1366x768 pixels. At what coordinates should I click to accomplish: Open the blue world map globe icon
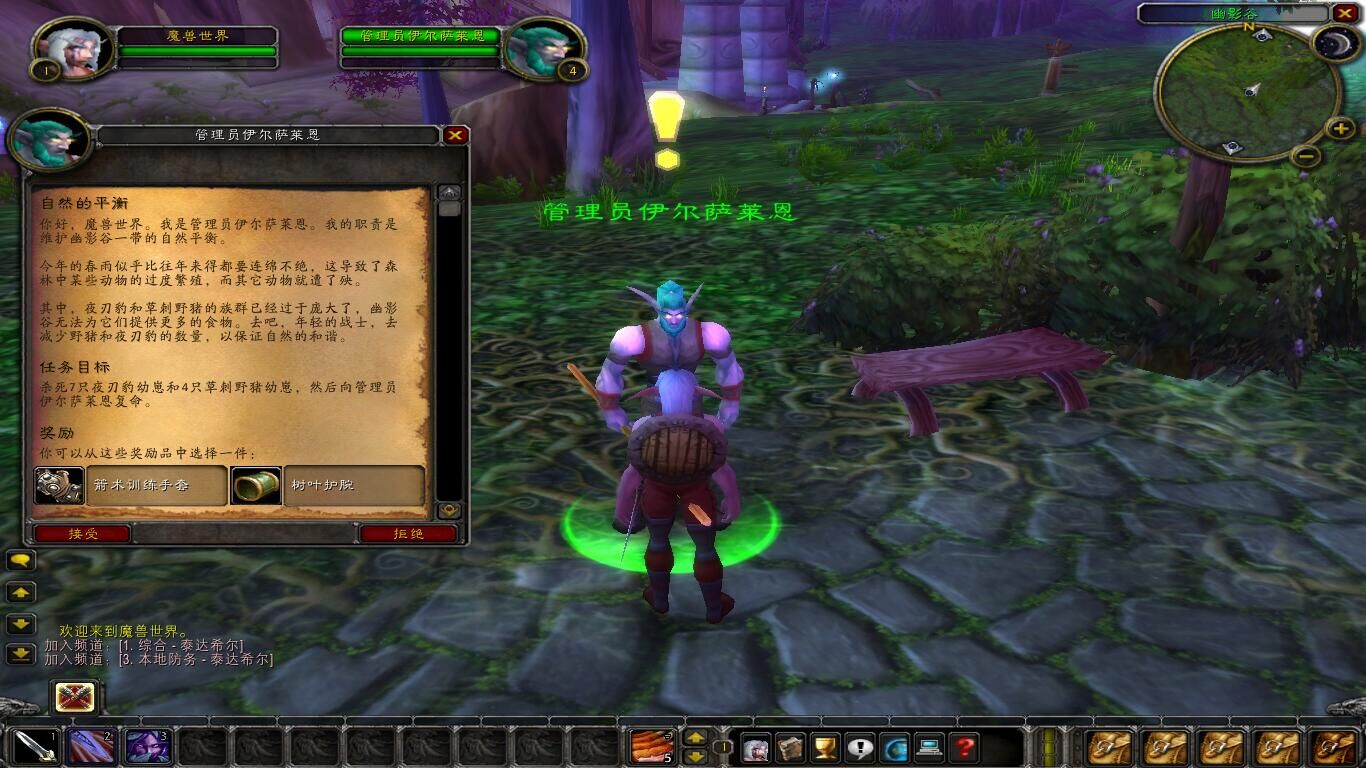click(x=894, y=746)
